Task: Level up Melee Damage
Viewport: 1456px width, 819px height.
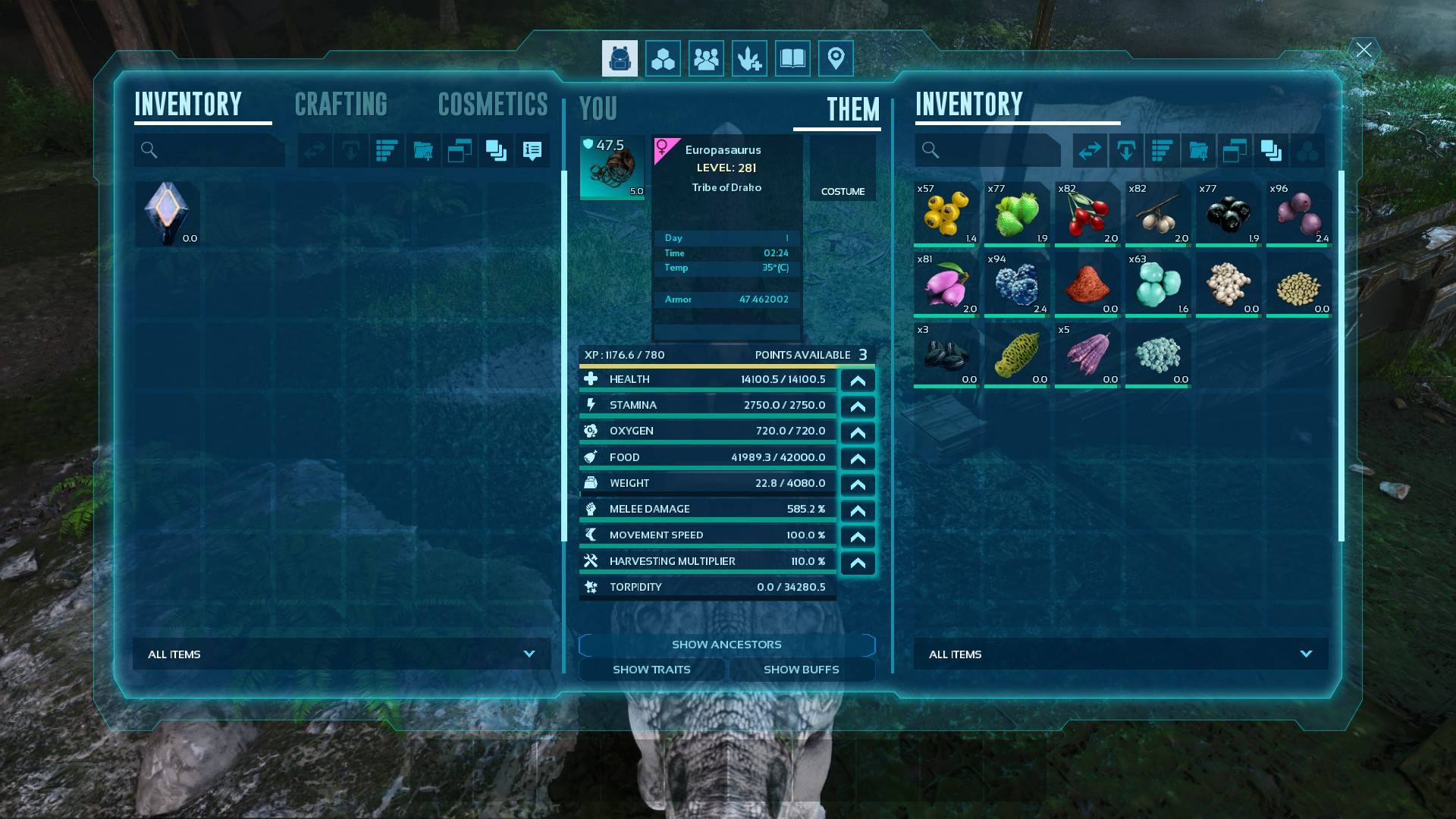Action: [858, 510]
